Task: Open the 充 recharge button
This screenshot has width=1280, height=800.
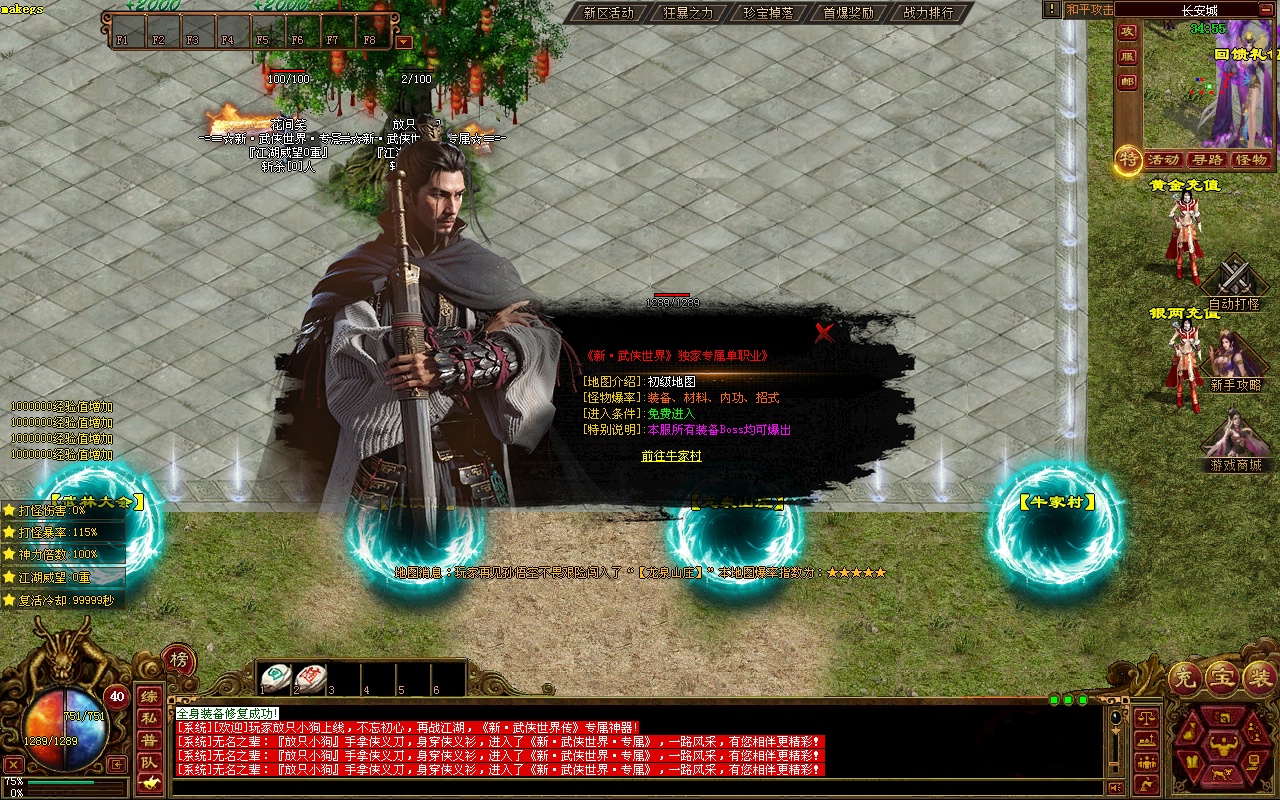Action: (x=1185, y=679)
